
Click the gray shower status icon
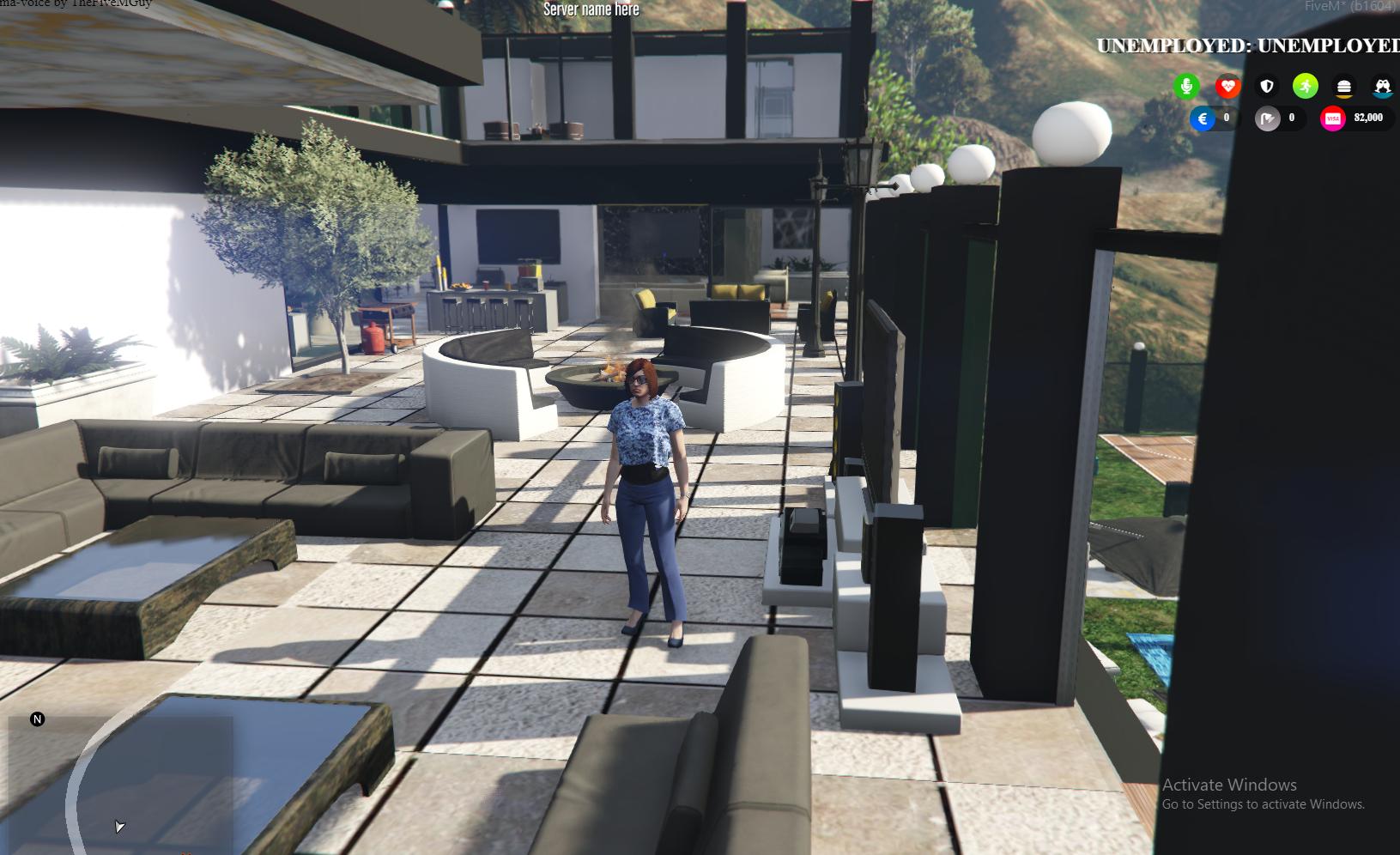tap(1267, 118)
